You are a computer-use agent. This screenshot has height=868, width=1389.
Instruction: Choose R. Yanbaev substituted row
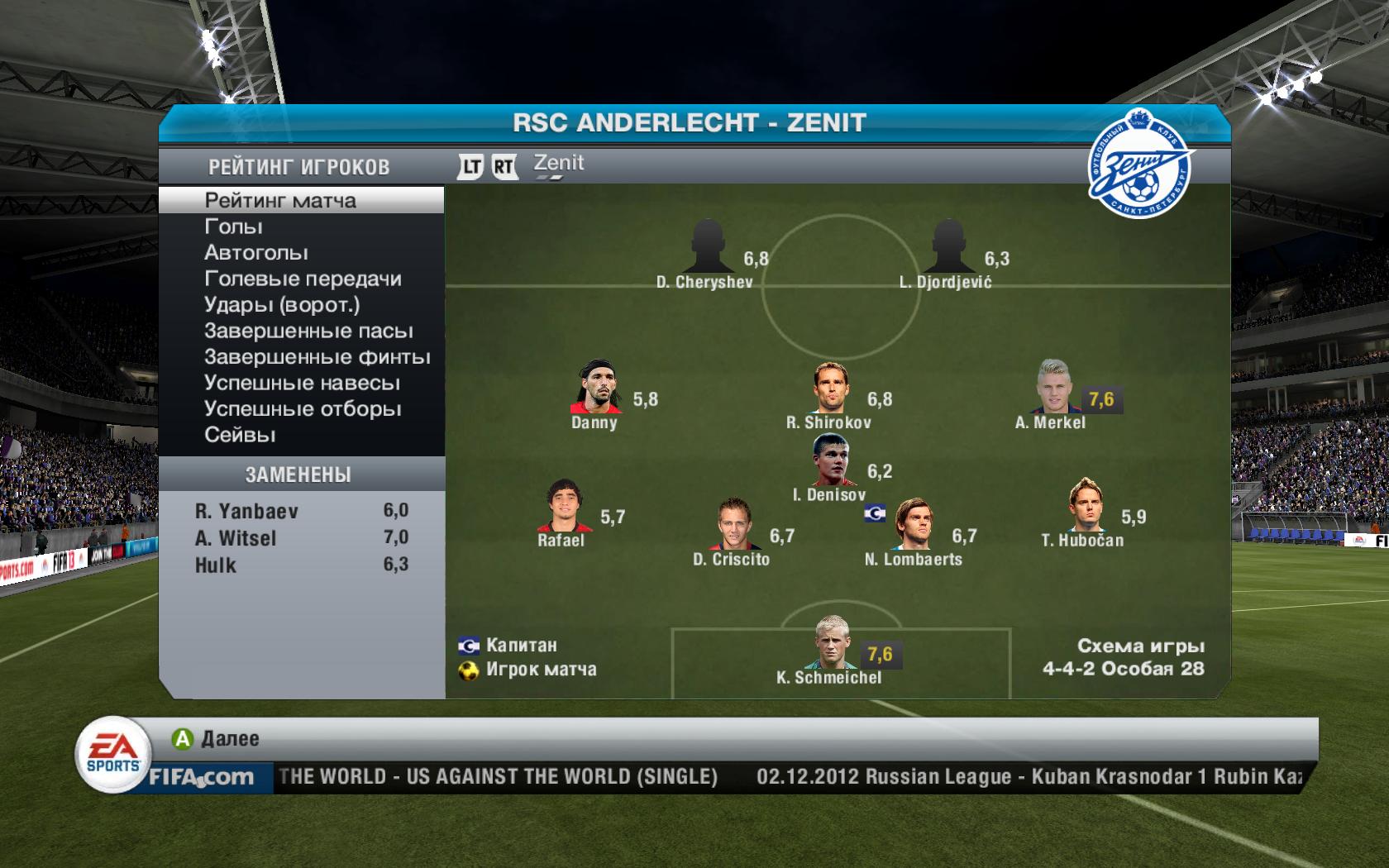(301, 511)
